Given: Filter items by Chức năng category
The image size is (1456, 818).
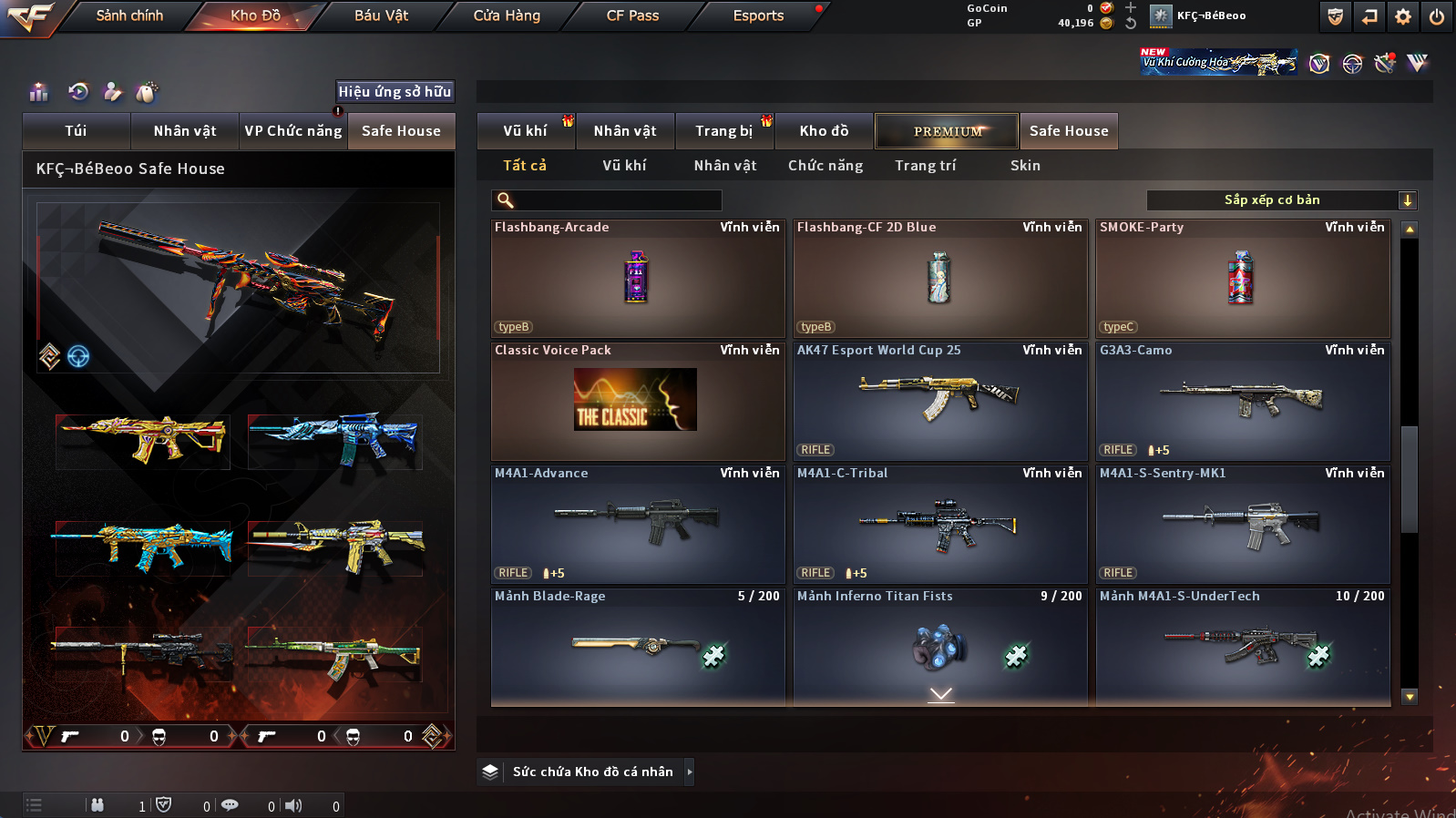Looking at the screenshot, I should click(825, 166).
